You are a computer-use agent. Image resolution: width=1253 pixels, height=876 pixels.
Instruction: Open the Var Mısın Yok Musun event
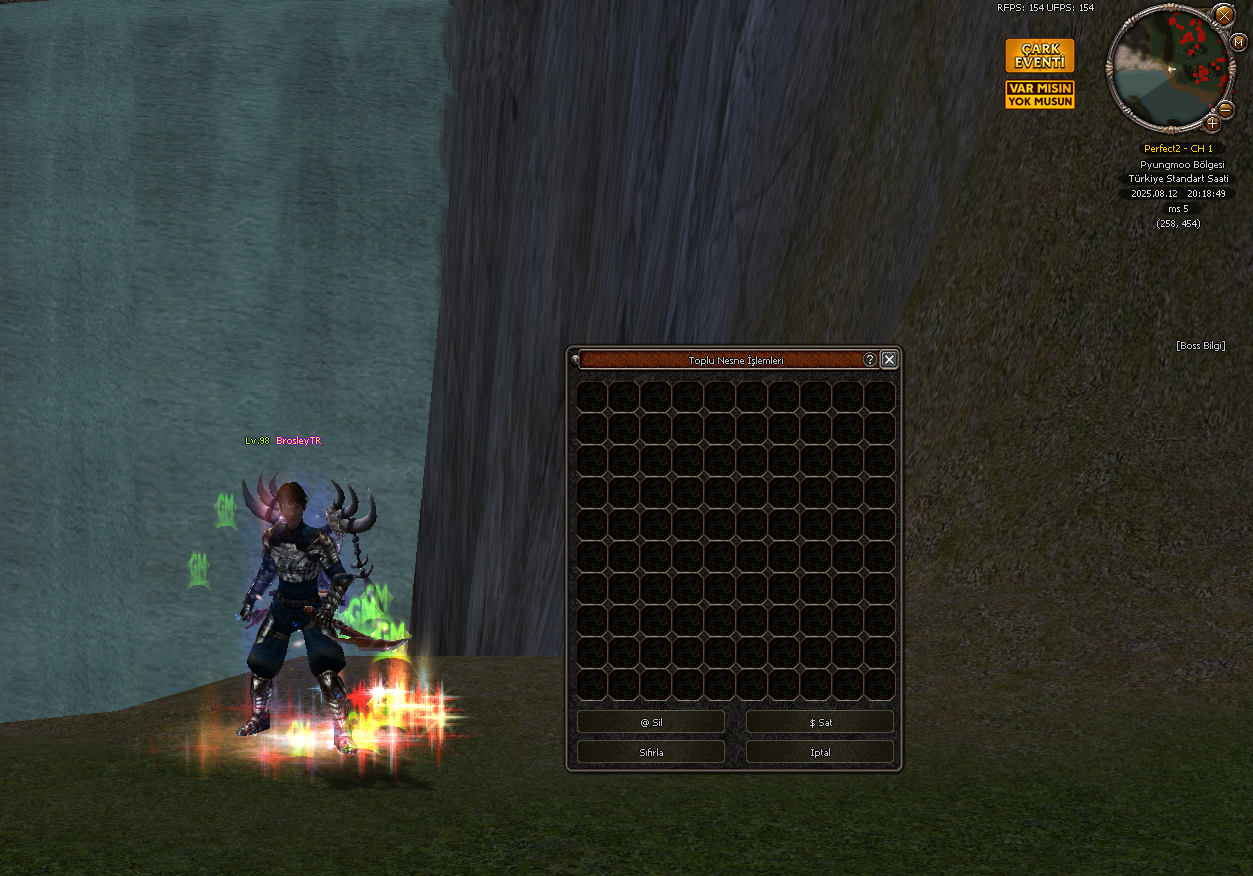[x=1040, y=95]
